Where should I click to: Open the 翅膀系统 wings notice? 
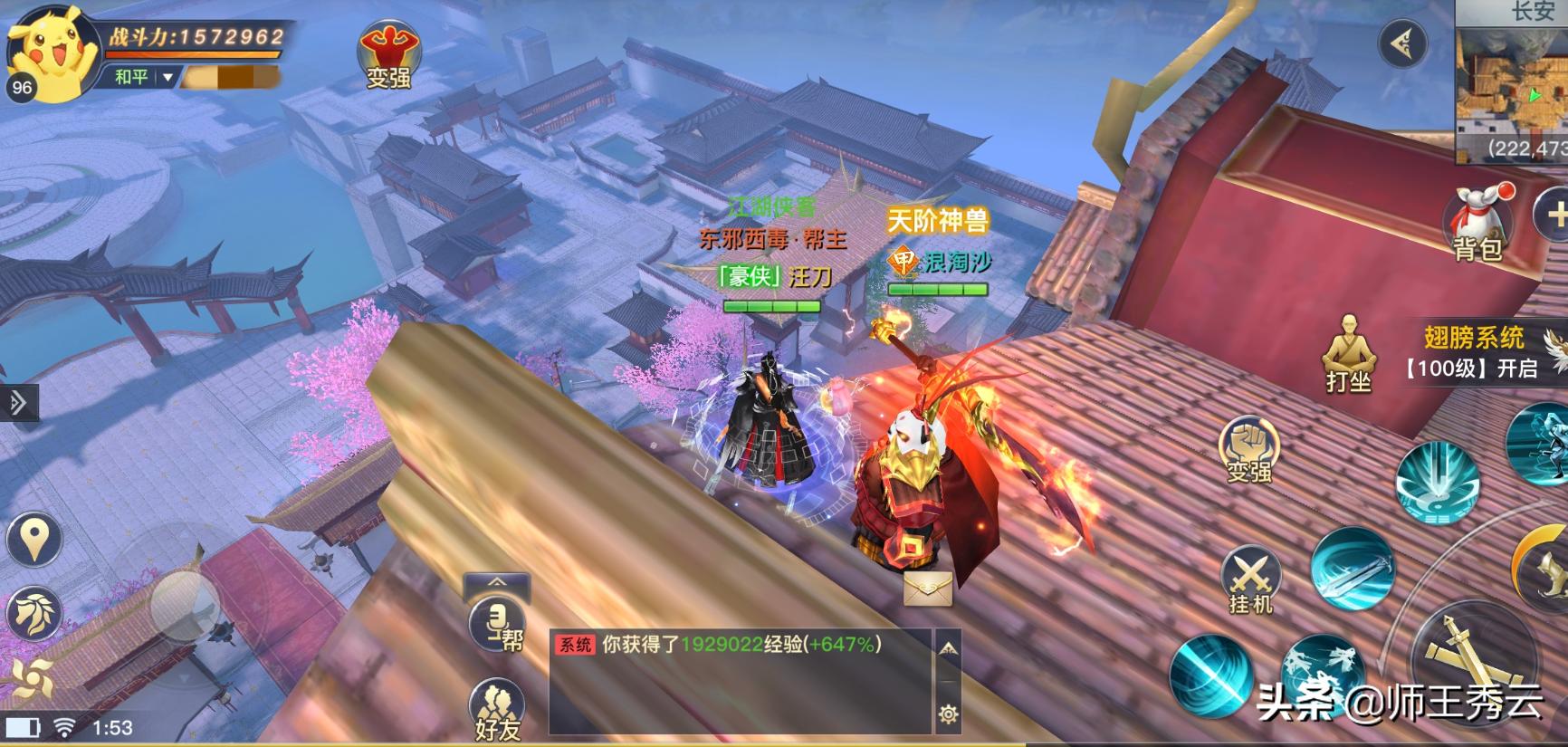(x=1475, y=351)
